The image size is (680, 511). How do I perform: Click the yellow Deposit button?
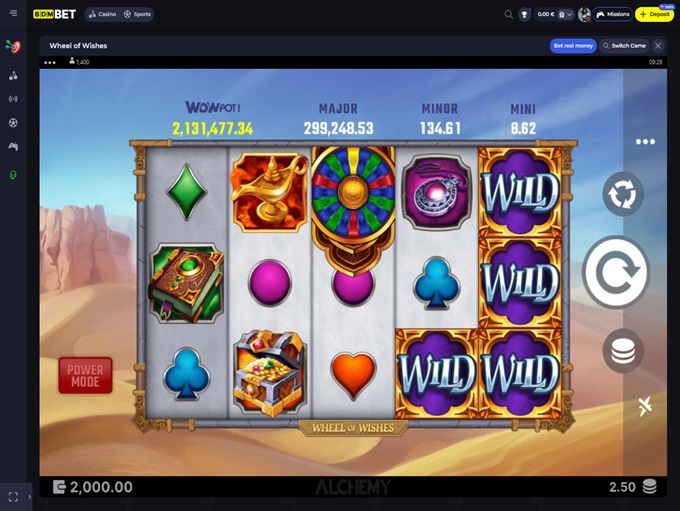[655, 15]
